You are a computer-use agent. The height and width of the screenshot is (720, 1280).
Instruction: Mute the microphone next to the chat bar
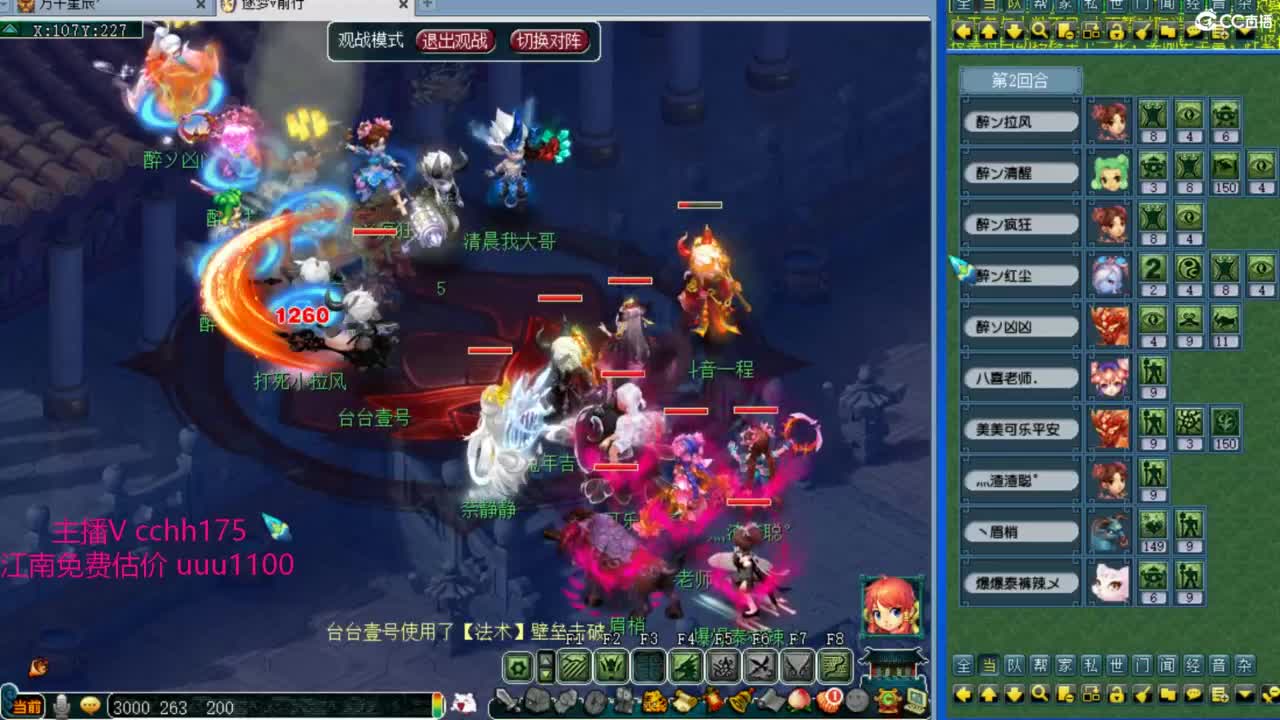60,706
